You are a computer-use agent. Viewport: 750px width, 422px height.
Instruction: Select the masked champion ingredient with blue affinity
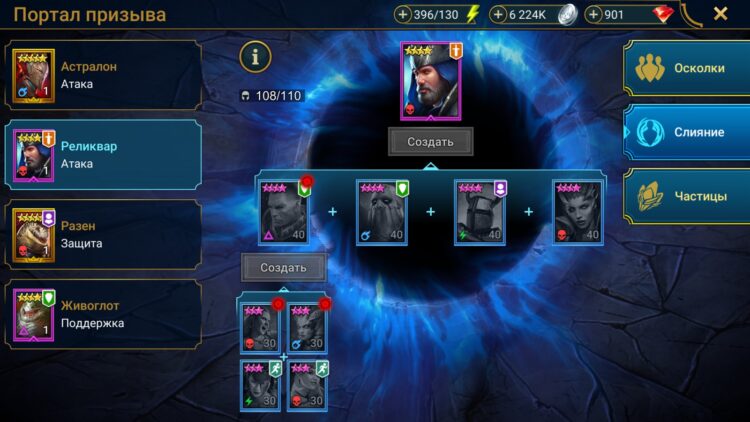click(x=382, y=212)
